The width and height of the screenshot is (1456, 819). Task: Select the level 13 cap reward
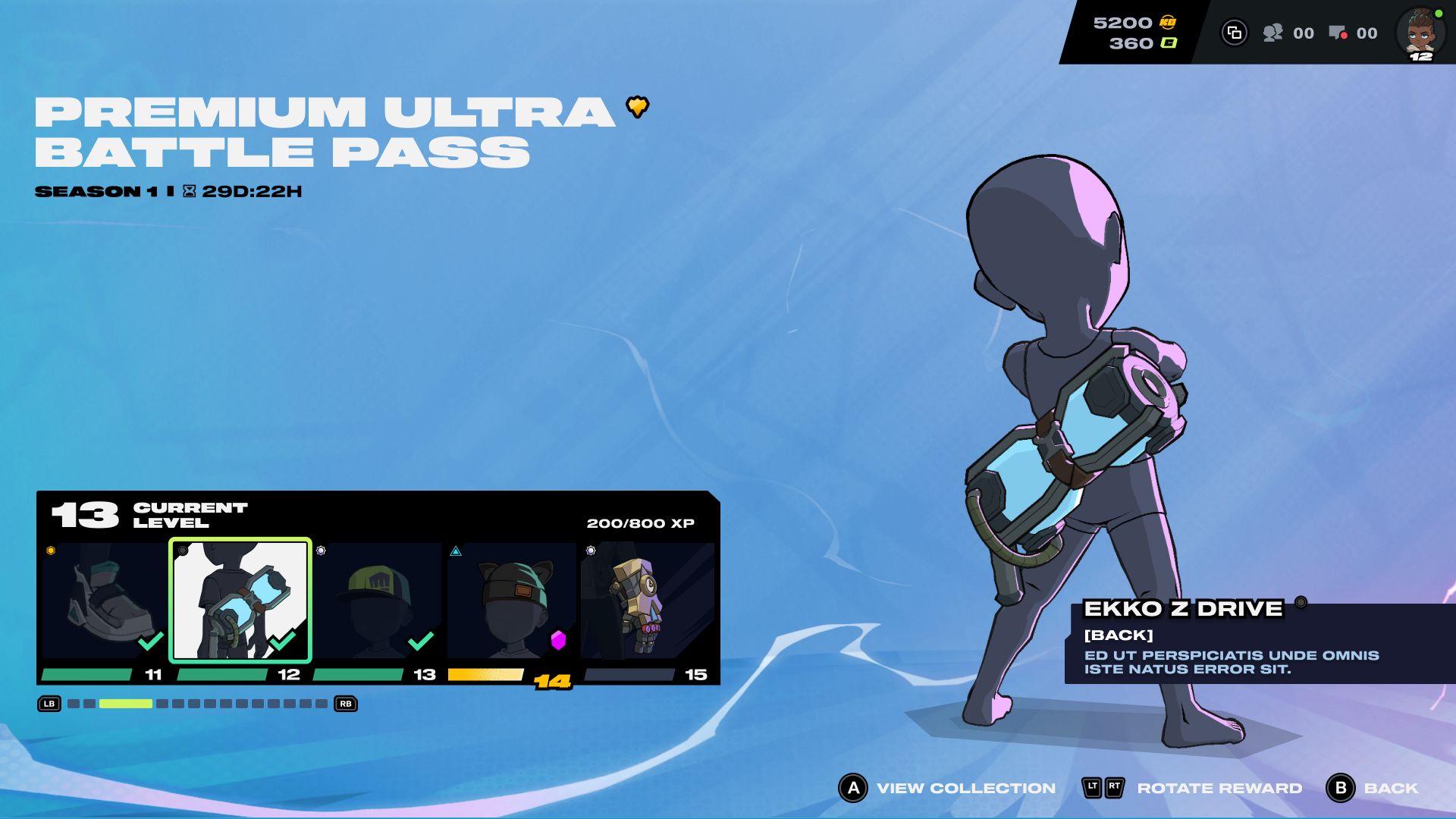[376, 600]
